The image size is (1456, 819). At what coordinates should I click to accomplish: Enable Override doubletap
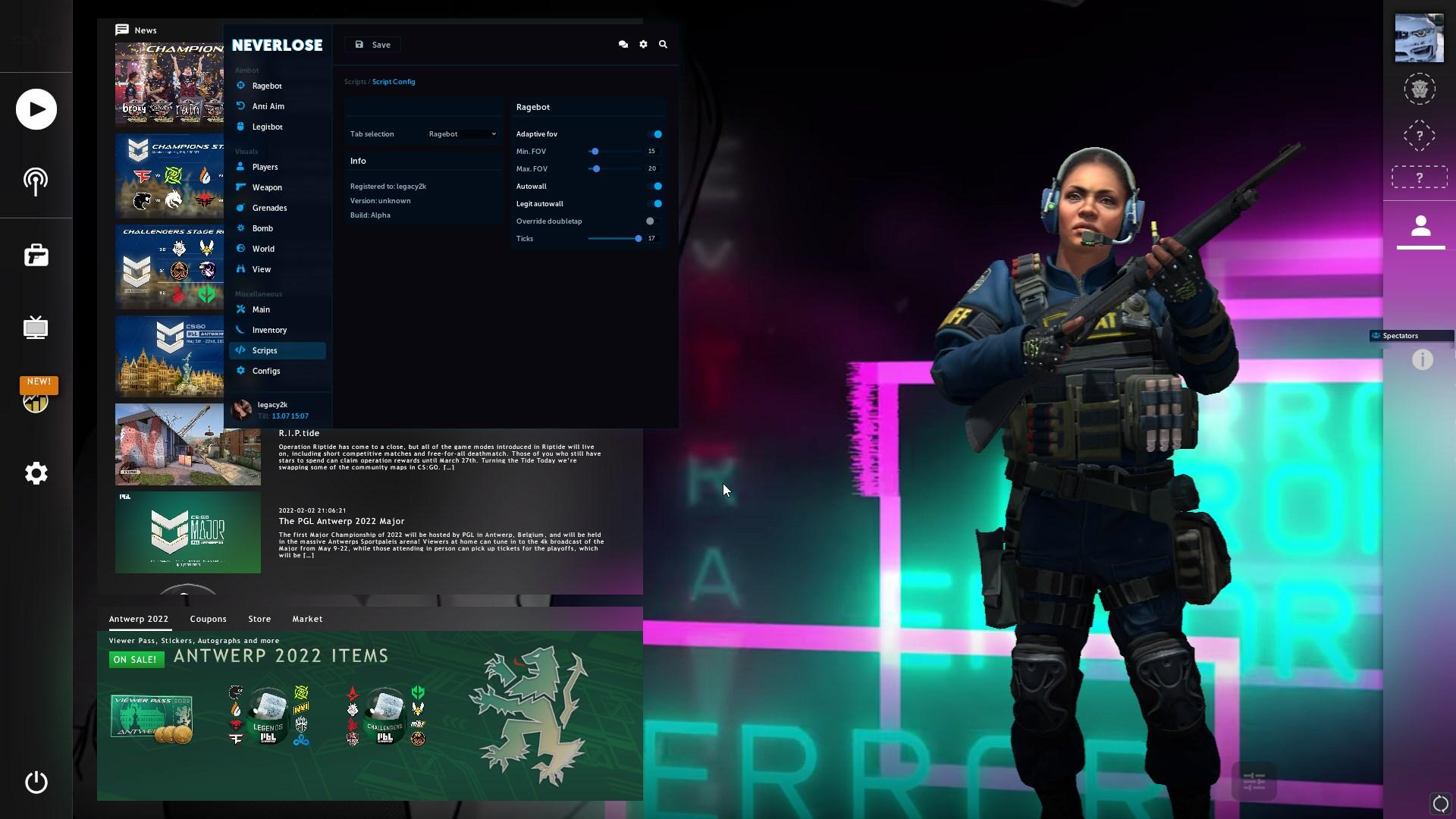(651, 221)
